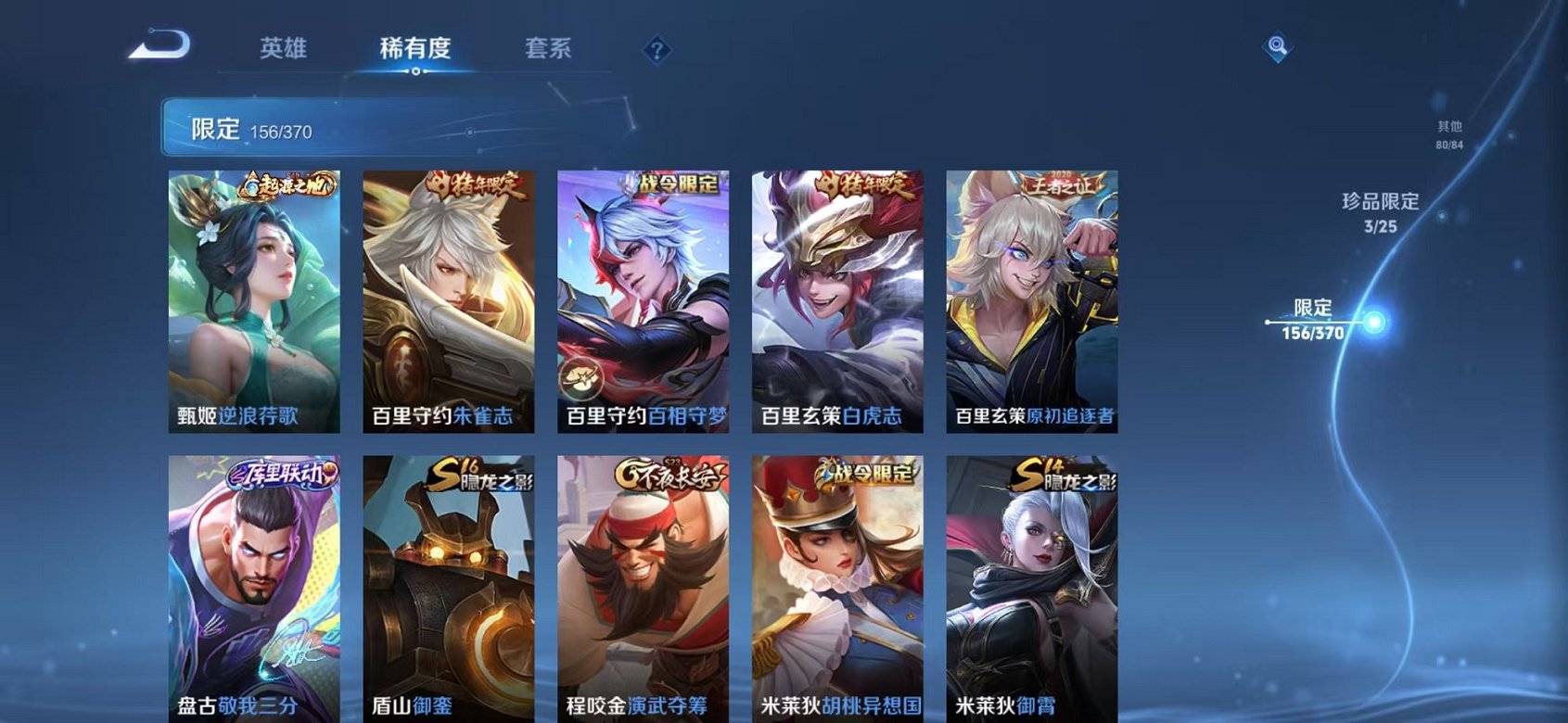This screenshot has width=1568, height=723.
Task: View the 百里守约百相守梦 battle pass skin
Action: (x=644, y=297)
